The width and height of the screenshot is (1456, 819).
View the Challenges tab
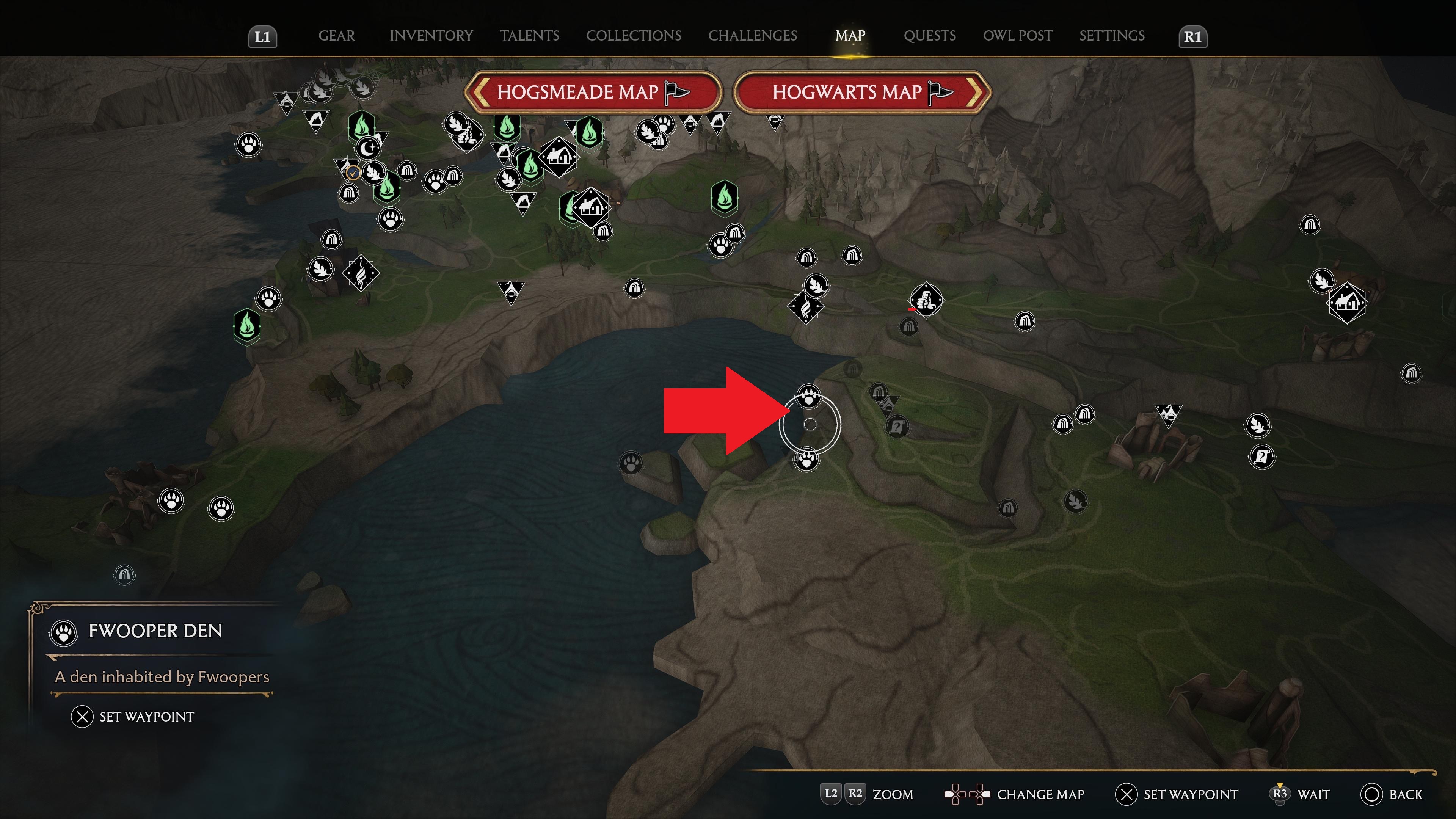(752, 36)
